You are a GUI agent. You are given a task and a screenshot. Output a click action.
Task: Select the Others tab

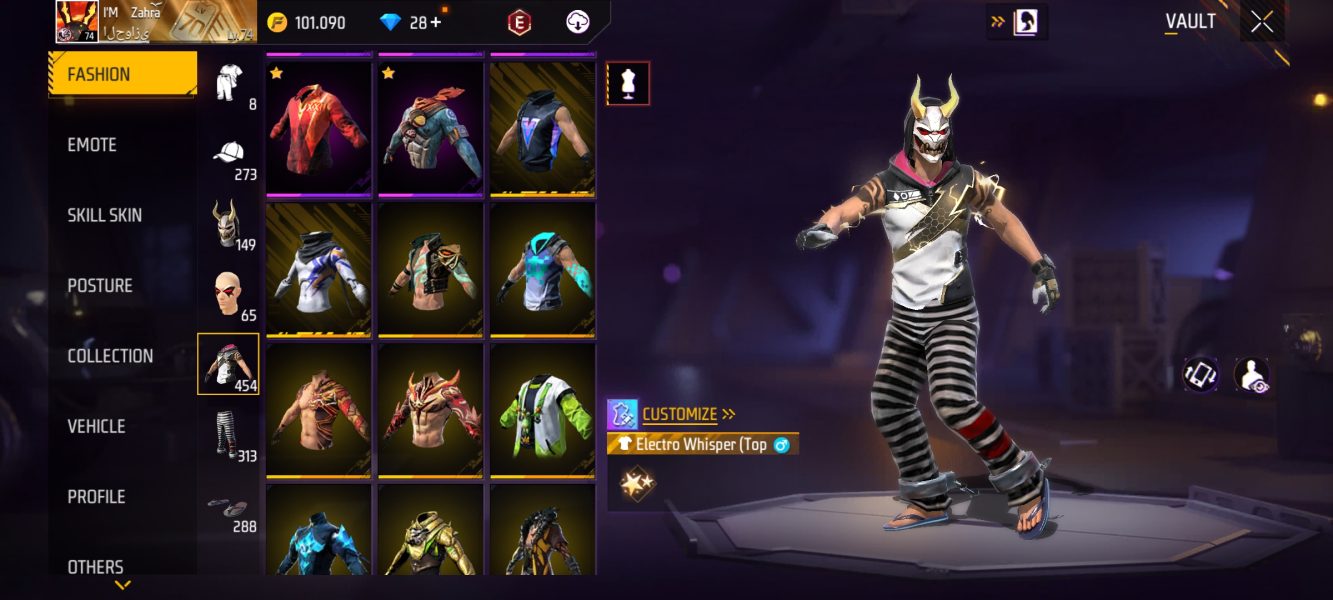click(95, 566)
